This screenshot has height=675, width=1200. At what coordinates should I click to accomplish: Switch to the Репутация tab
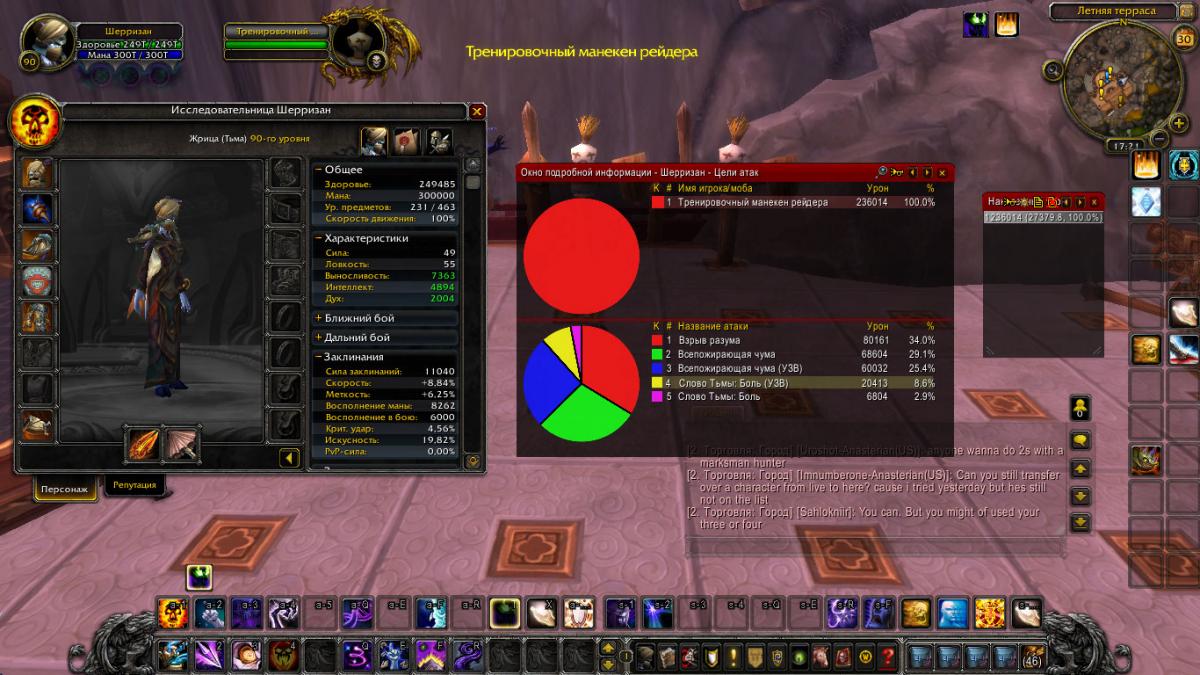pyautogui.click(x=134, y=485)
